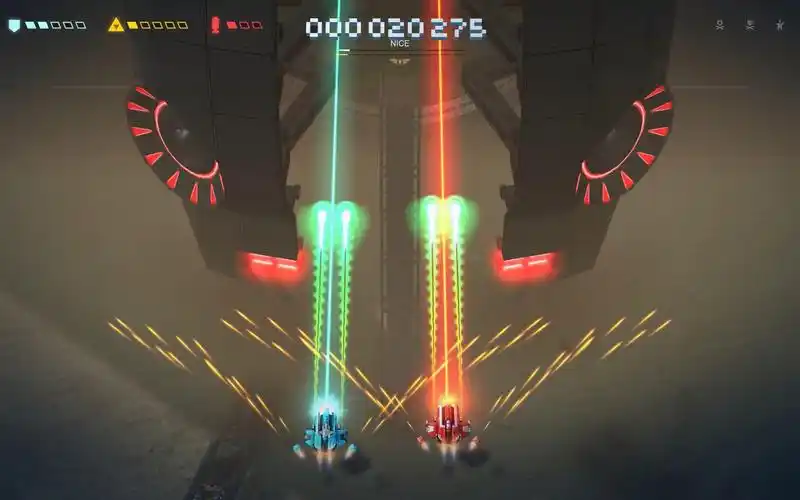The width and height of the screenshot is (800, 500).
Task: Click the red bomb icon
Action: (x=216, y=25)
